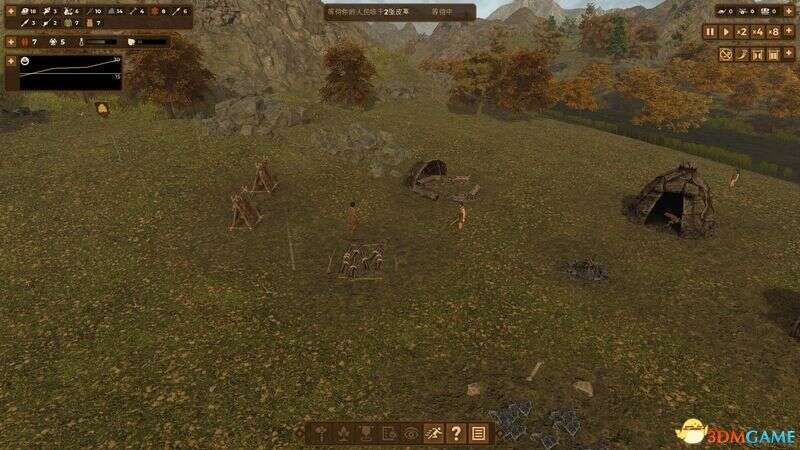Click the question mark help button
The width and height of the screenshot is (800, 450).
click(456, 433)
